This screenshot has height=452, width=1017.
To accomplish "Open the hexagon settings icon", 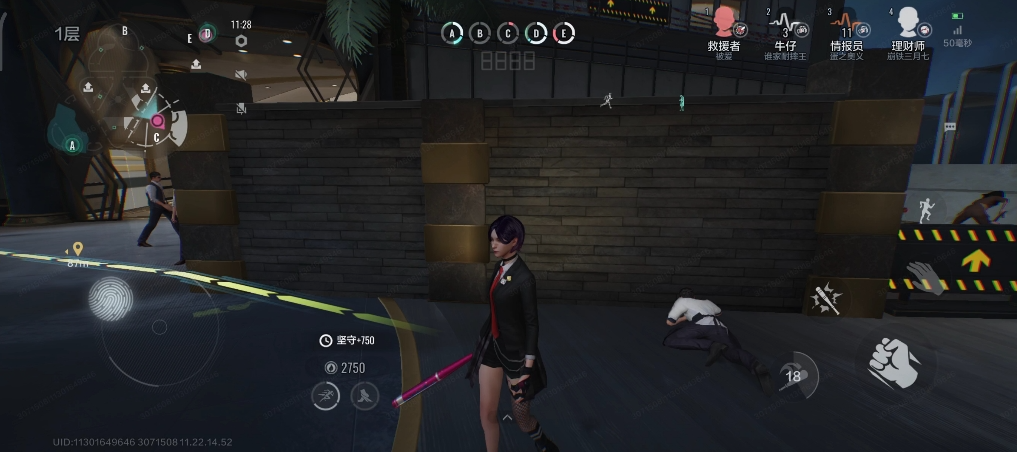I will coord(241,42).
